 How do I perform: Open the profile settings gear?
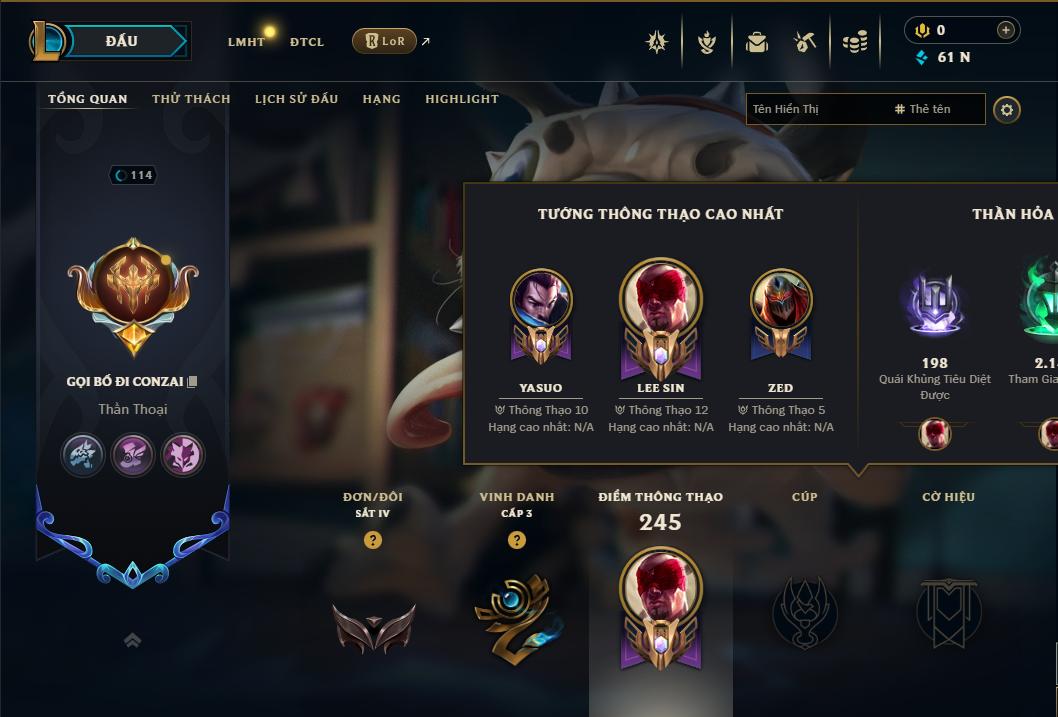[1007, 109]
